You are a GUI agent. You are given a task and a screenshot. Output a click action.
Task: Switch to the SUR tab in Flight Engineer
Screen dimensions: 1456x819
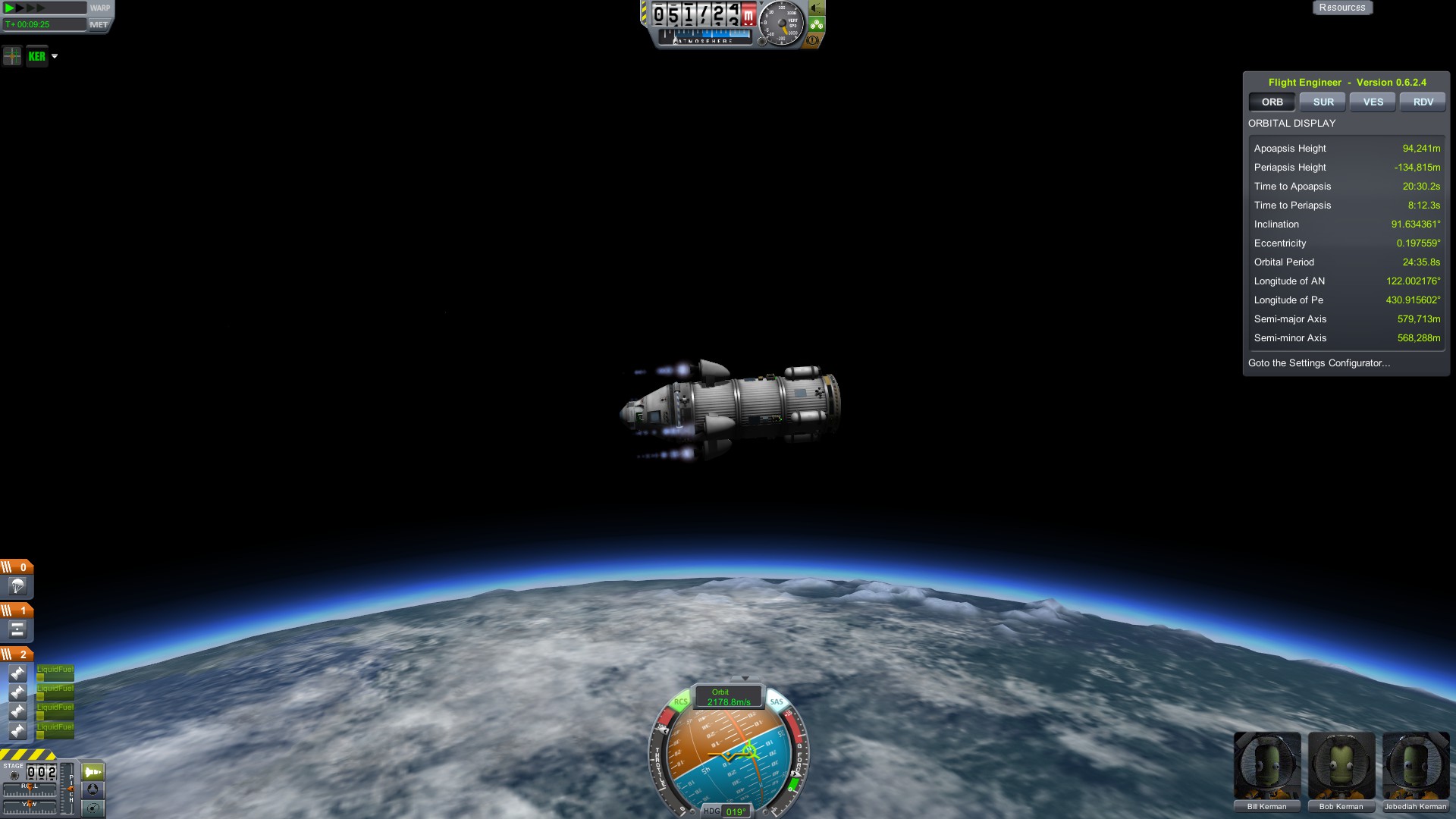1323,102
